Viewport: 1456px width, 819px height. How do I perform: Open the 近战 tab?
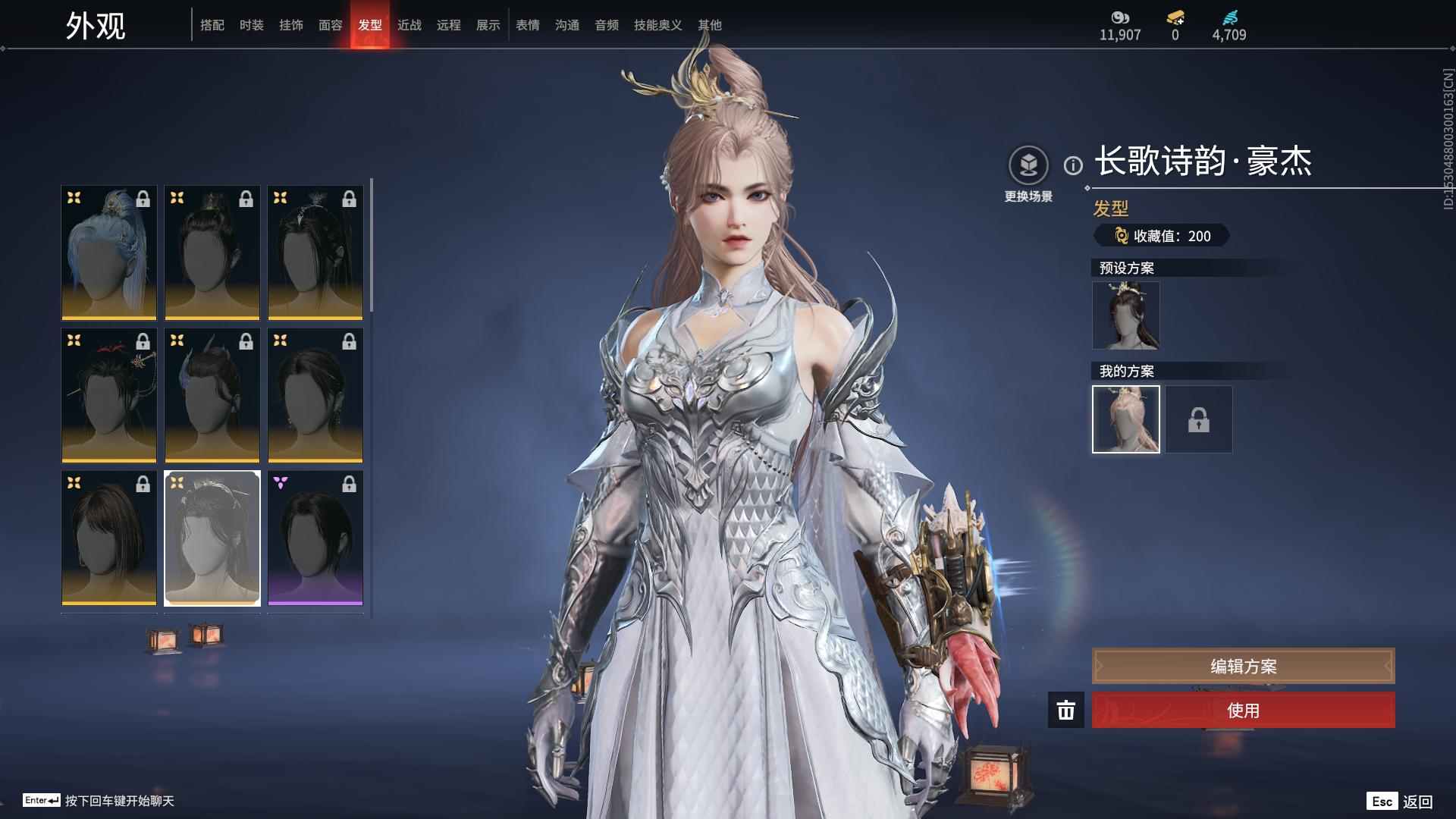(409, 25)
